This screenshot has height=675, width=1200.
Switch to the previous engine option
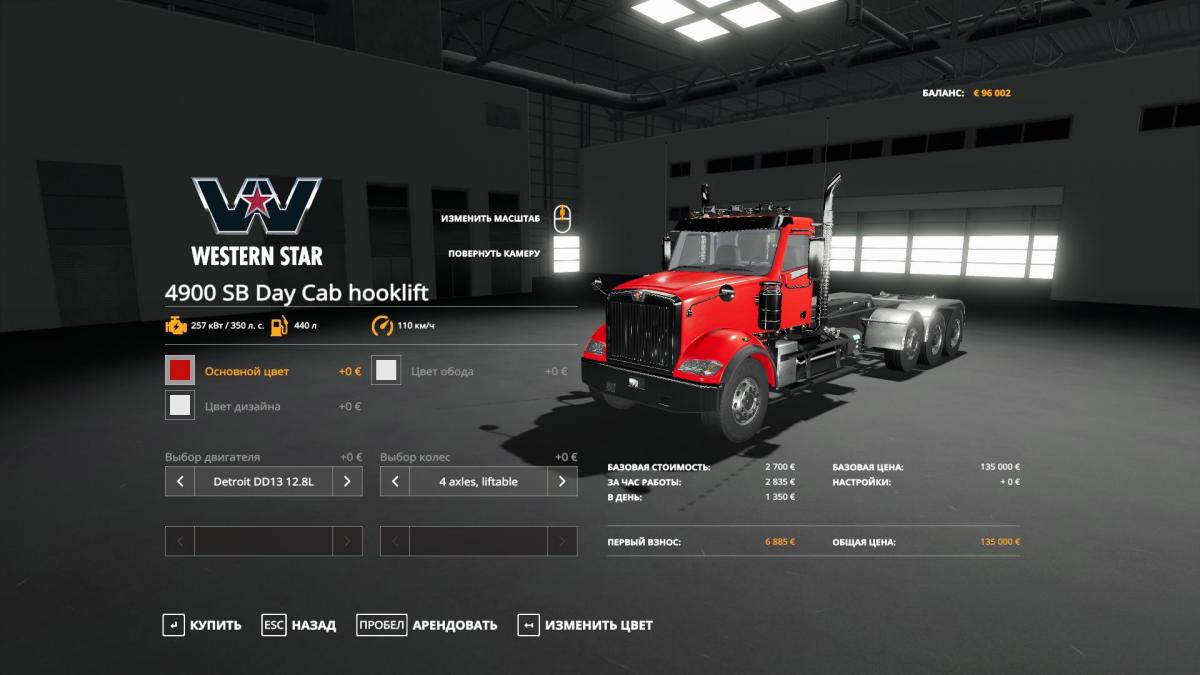180,481
